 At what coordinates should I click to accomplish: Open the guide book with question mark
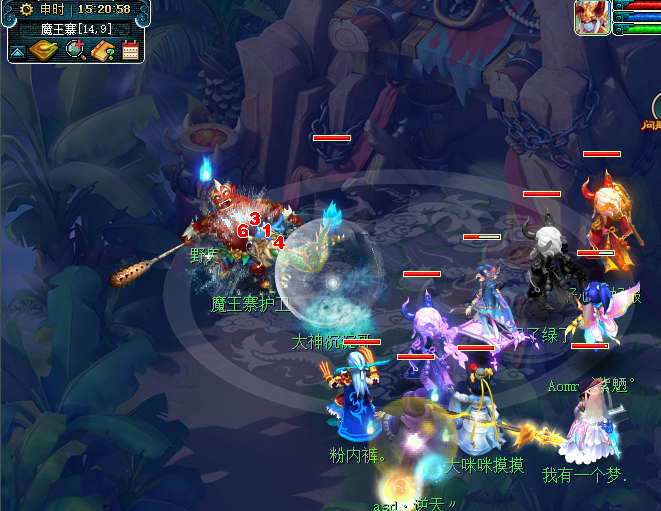[x=102, y=50]
